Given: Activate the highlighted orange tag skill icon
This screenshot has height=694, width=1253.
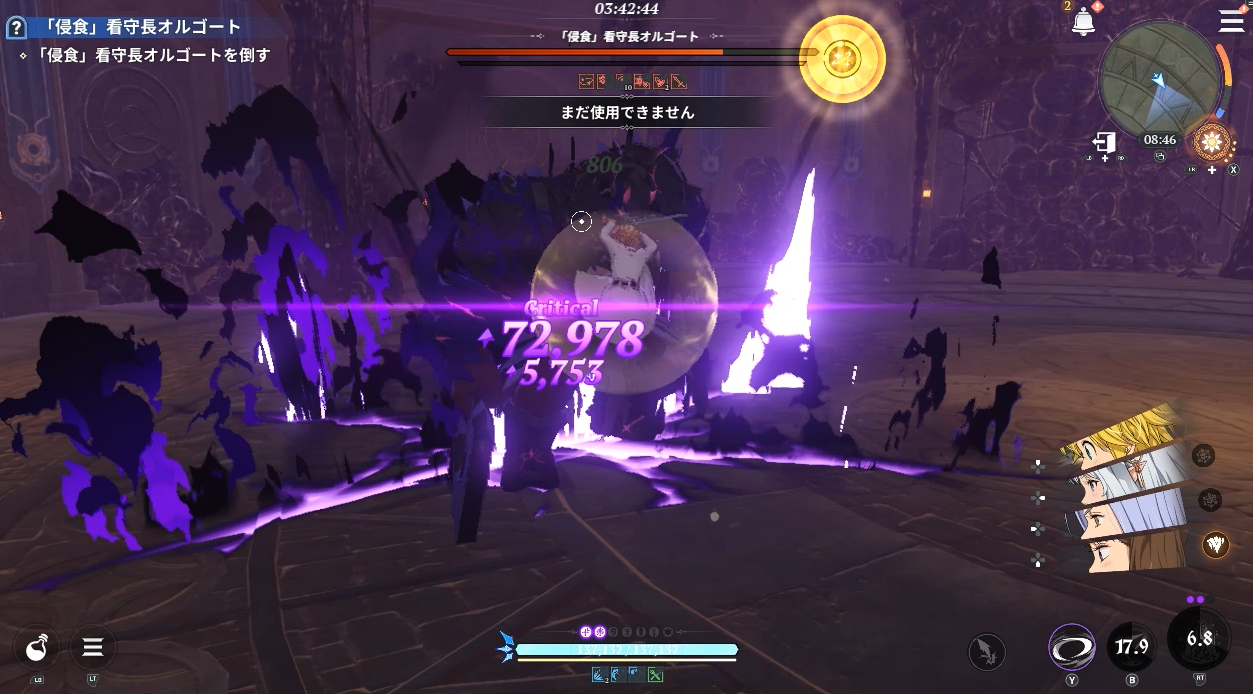Looking at the screenshot, I should (1216, 544).
